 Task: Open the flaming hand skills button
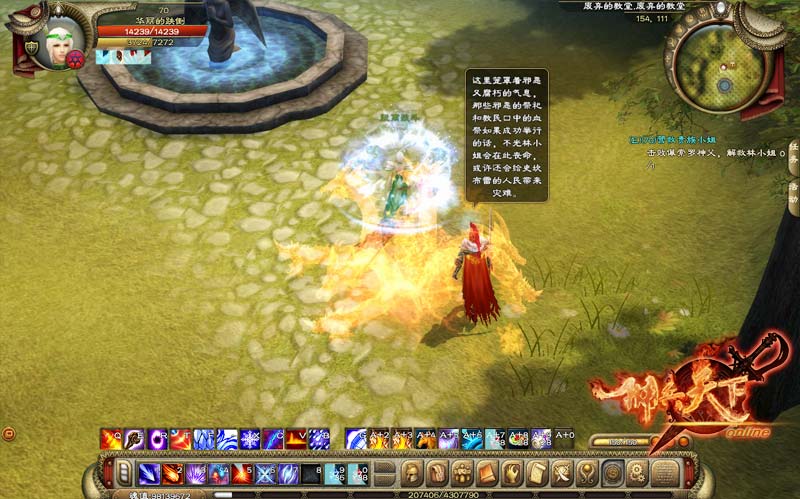(511, 473)
